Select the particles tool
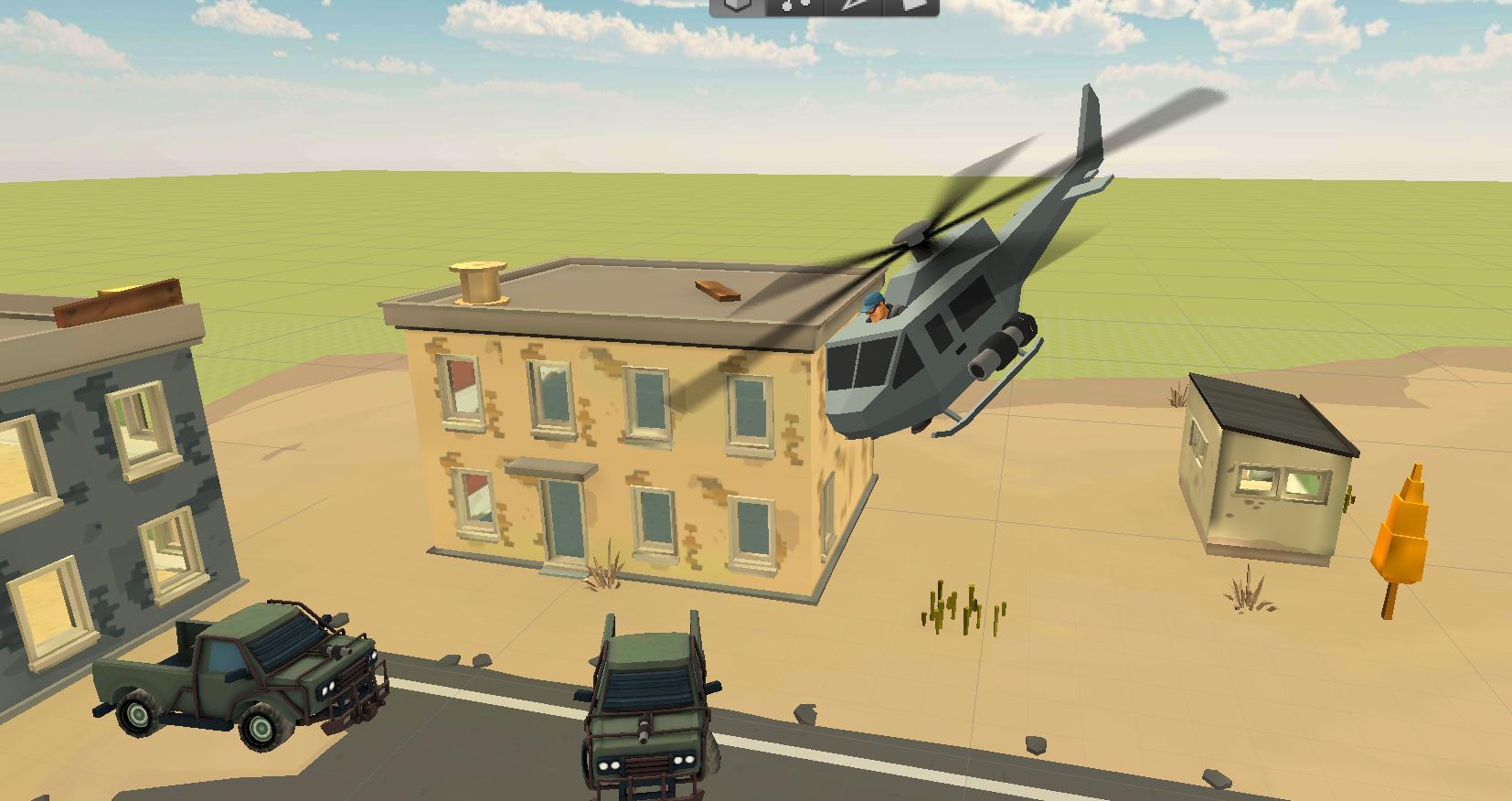Viewport: 1512px width, 801px height. click(793, 7)
